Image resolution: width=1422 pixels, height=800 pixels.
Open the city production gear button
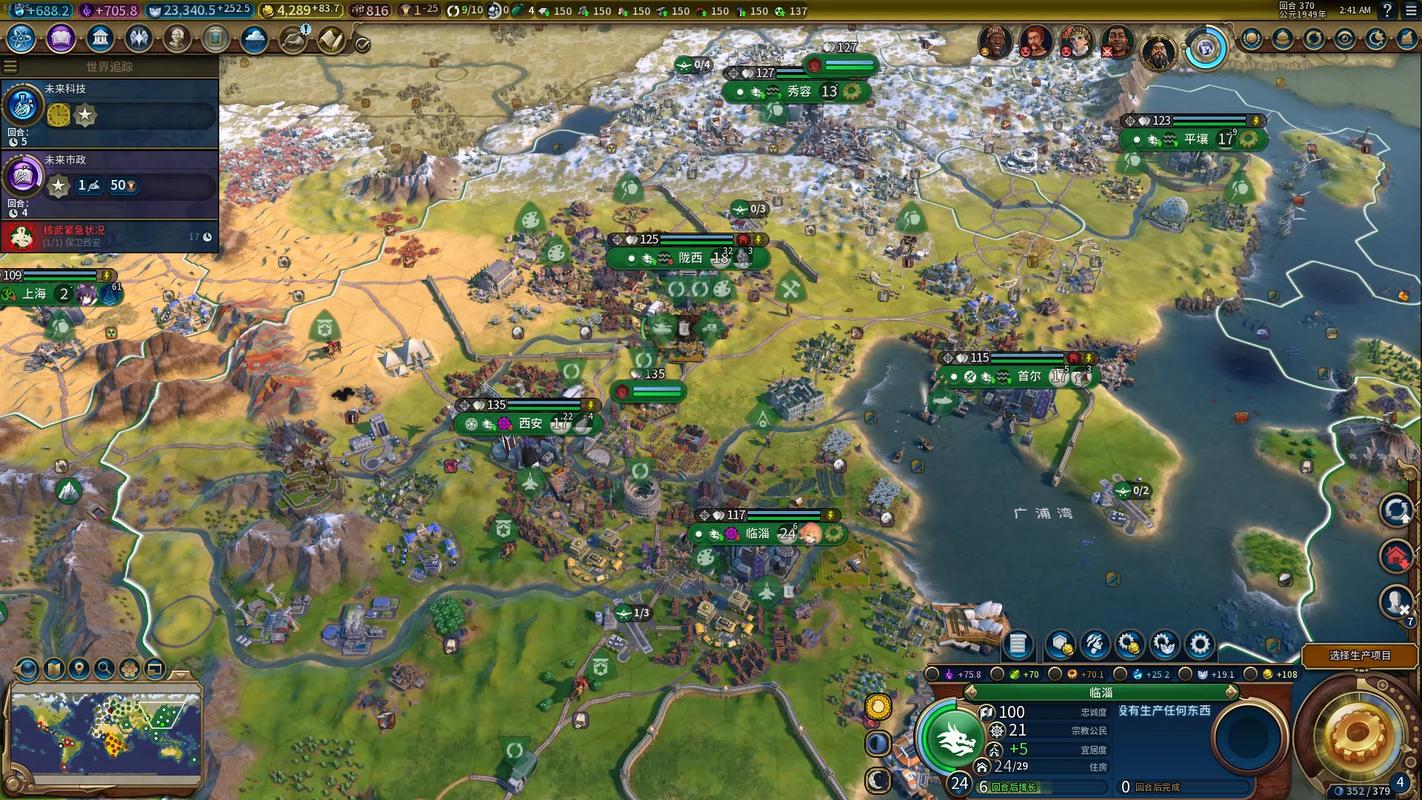click(x=1198, y=645)
